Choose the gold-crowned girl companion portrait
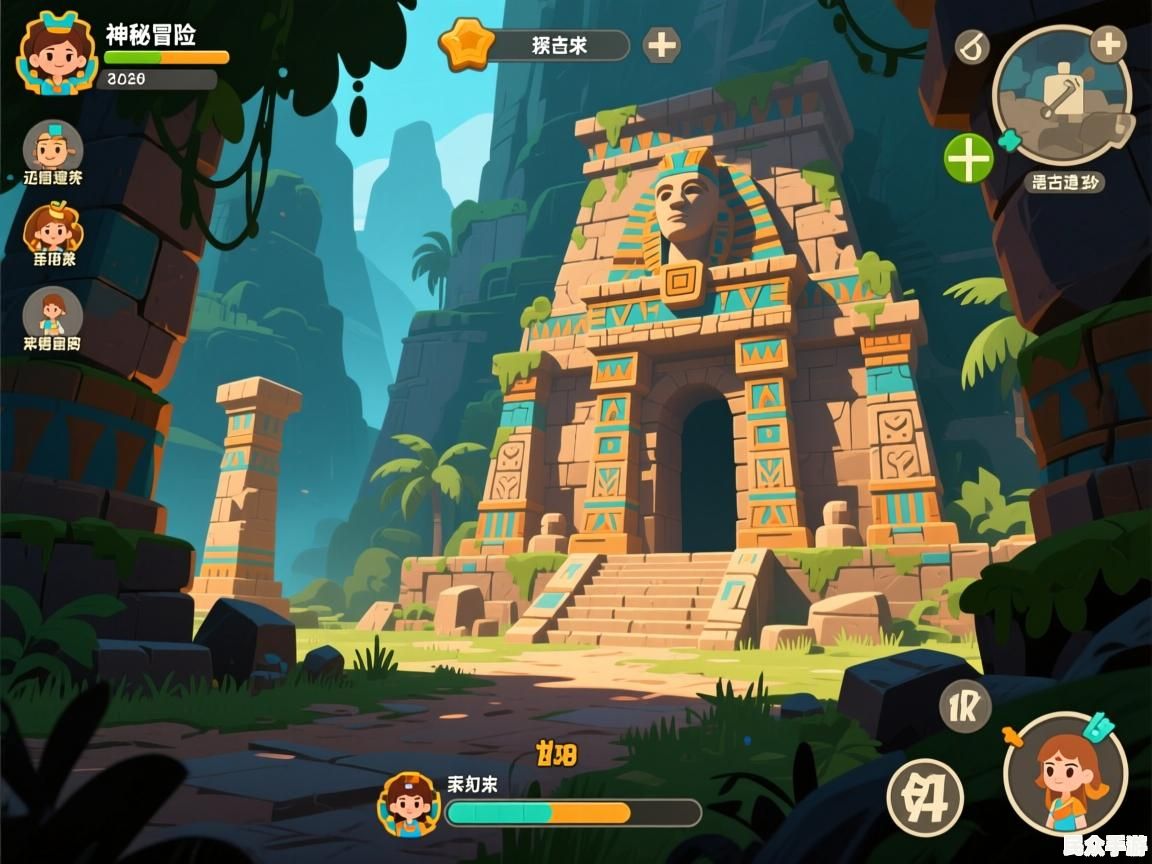This screenshot has height=864, width=1152. pos(52,228)
